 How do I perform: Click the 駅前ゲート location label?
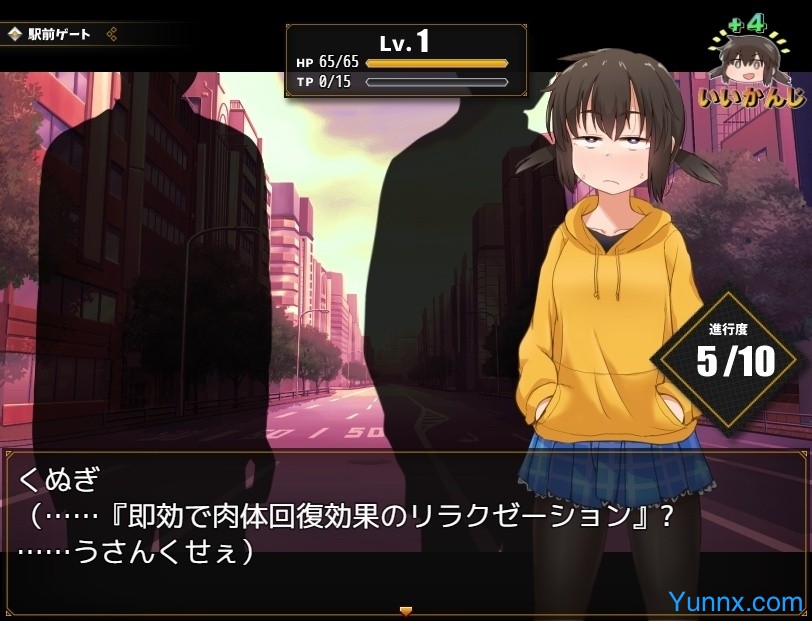tap(60, 34)
